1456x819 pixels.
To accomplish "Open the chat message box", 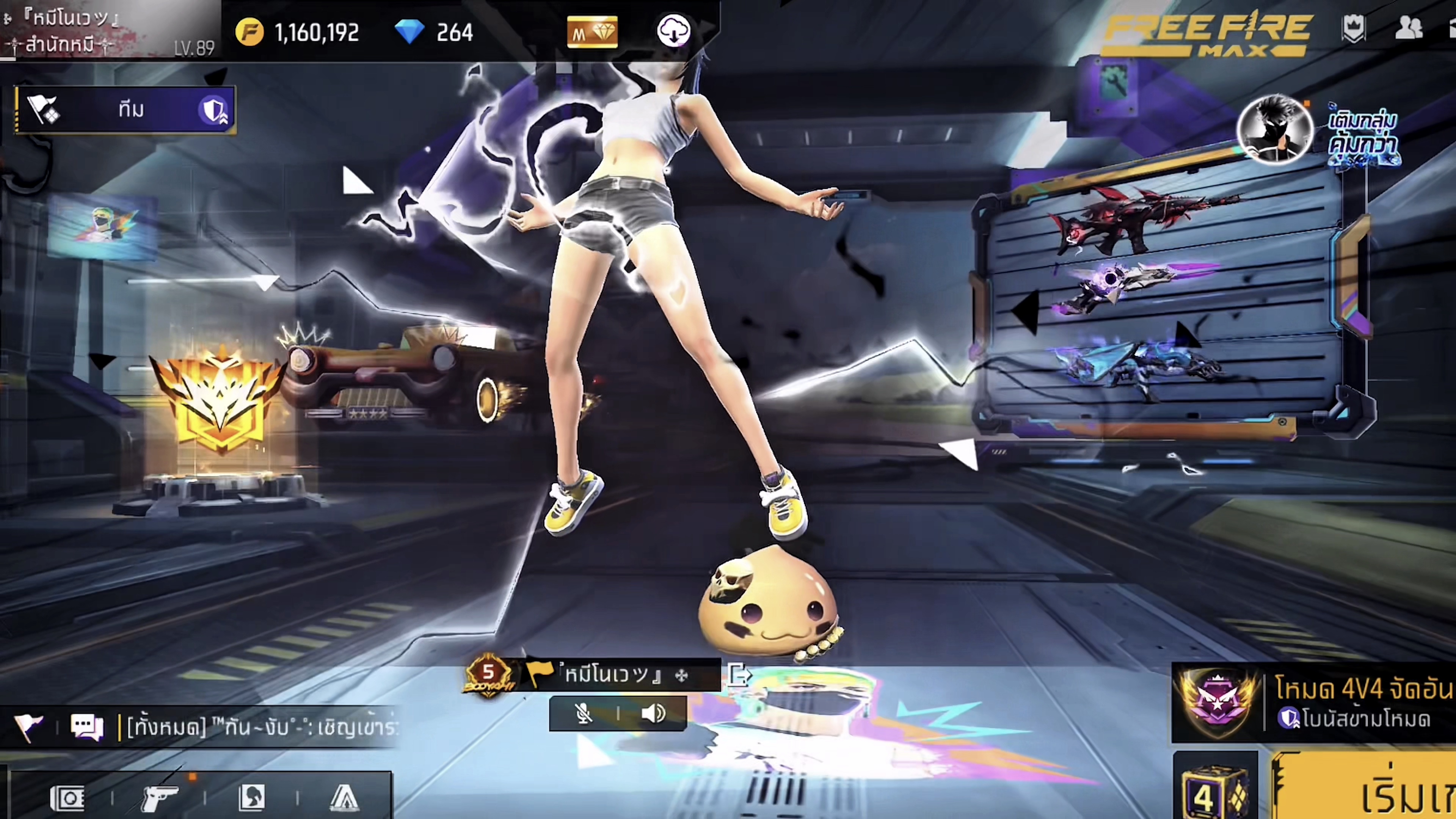I will coord(260,726).
